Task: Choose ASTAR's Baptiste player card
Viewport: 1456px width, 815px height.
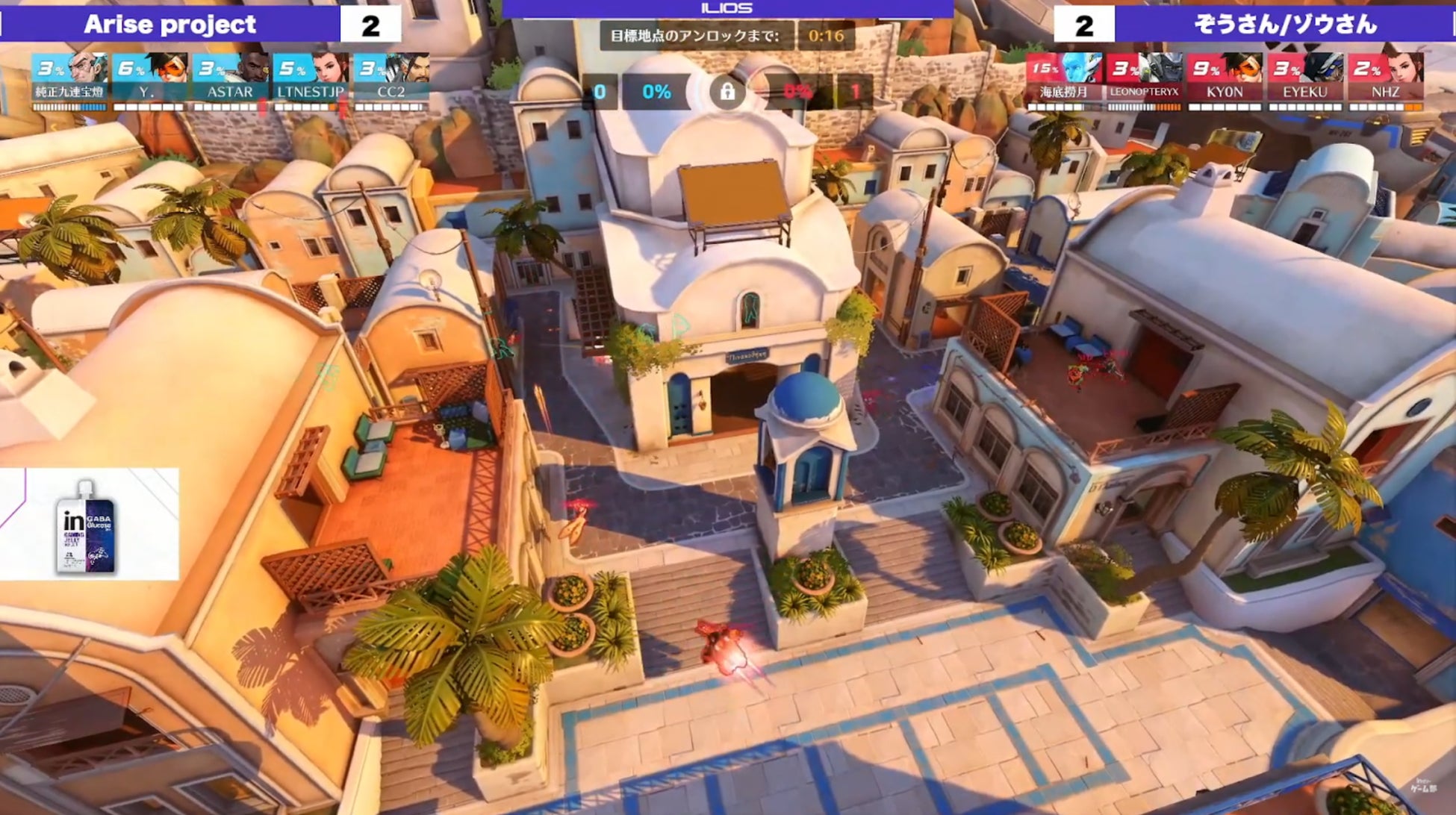Action: [229, 77]
